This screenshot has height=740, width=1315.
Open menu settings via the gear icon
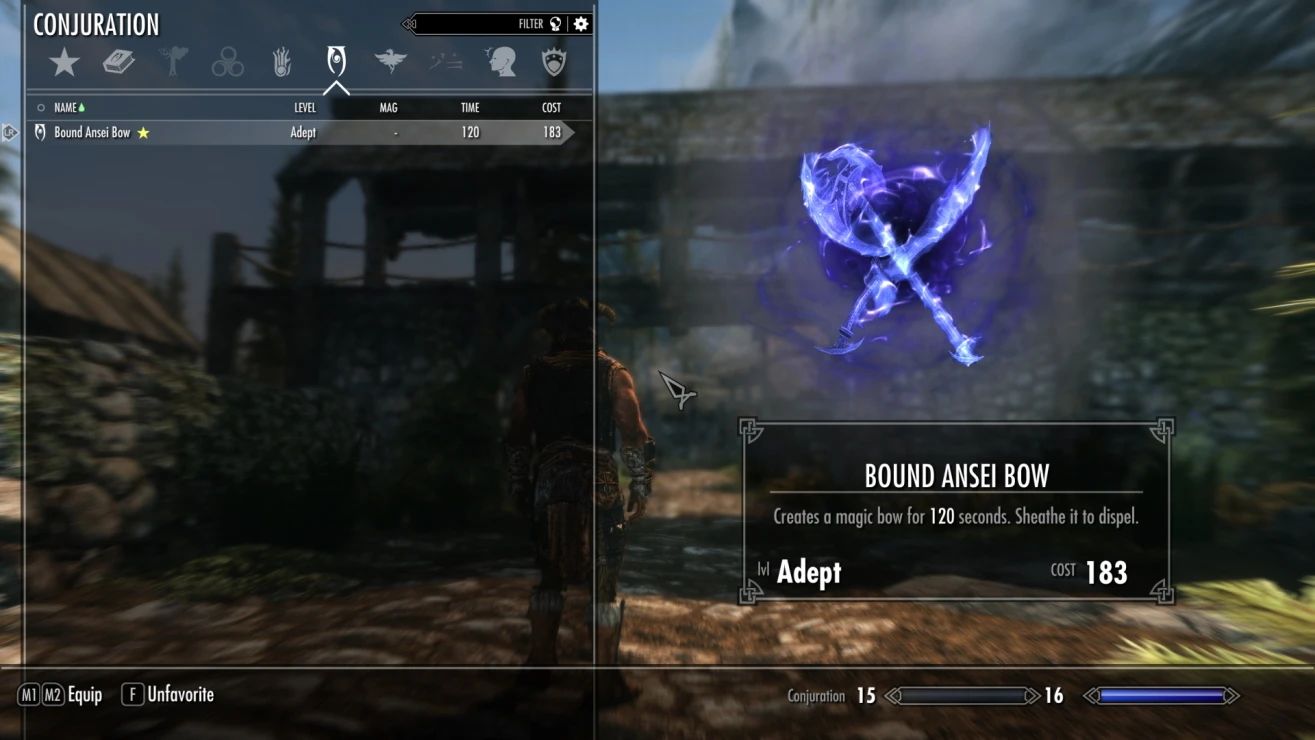pos(581,23)
